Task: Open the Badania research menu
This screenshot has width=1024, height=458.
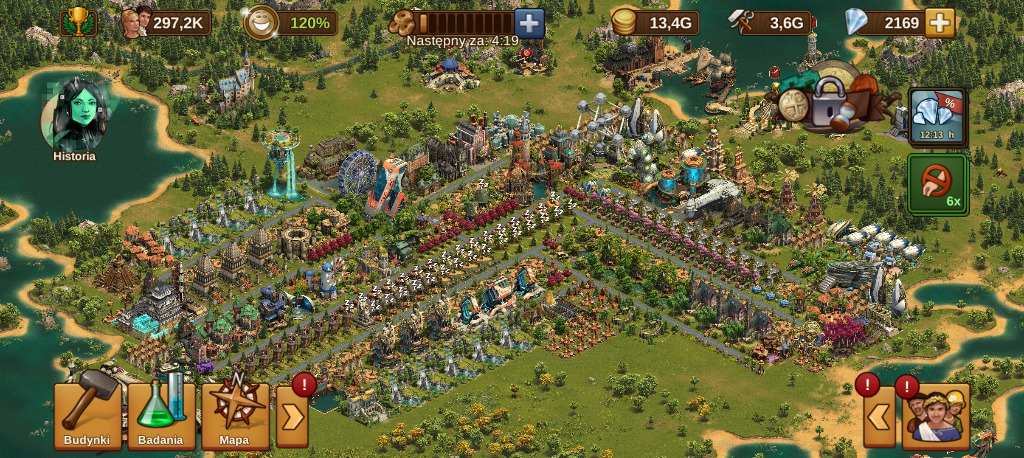Action: [161, 414]
